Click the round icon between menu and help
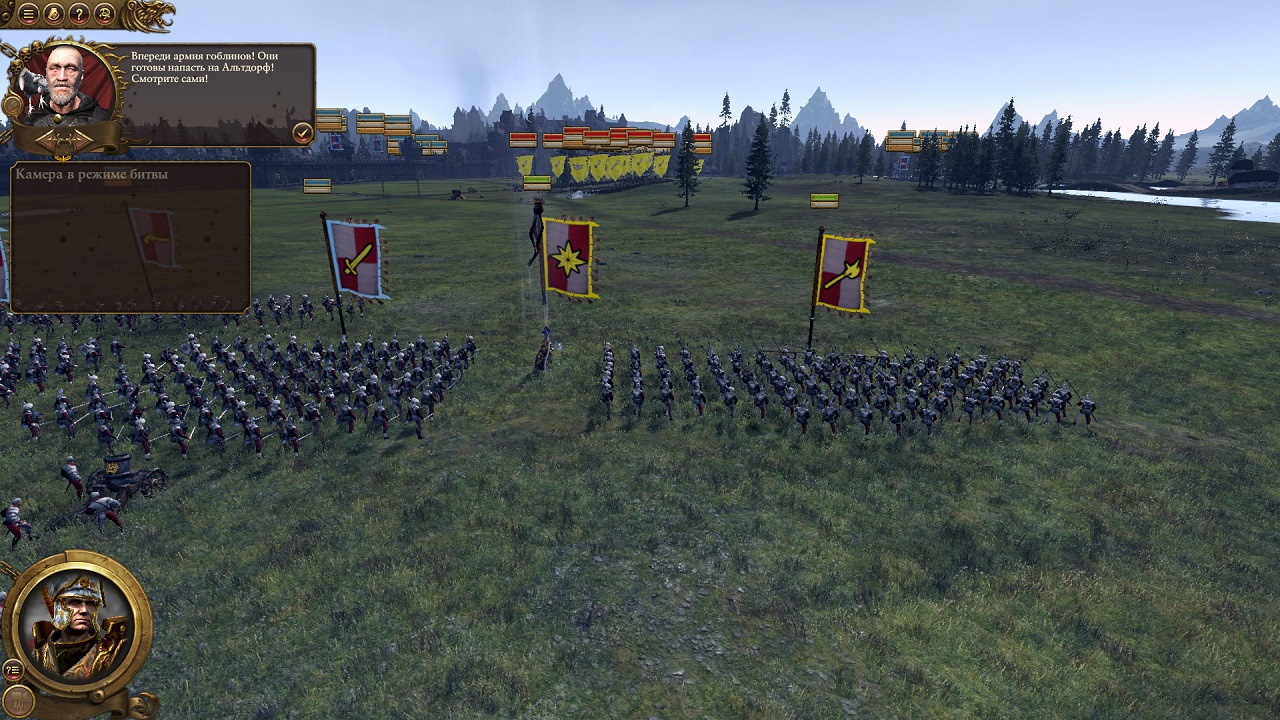 [x=54, y=14]
